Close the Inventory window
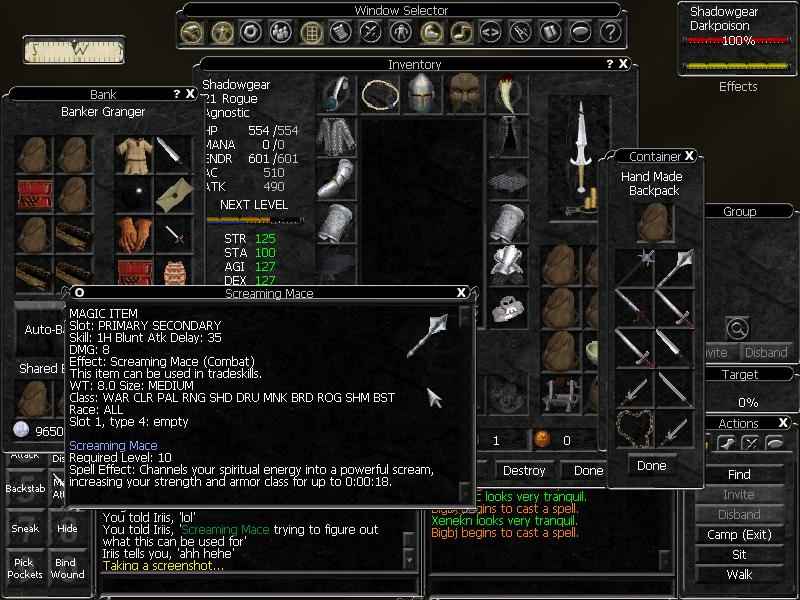Image resolution: width=800 pixels, height=600 pixels. [624, 64]
